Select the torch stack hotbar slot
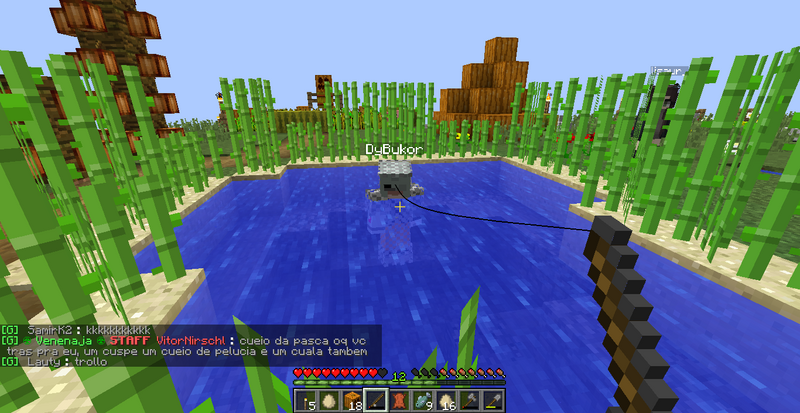This screenshot has width=800, height=413. click(305, 401)
